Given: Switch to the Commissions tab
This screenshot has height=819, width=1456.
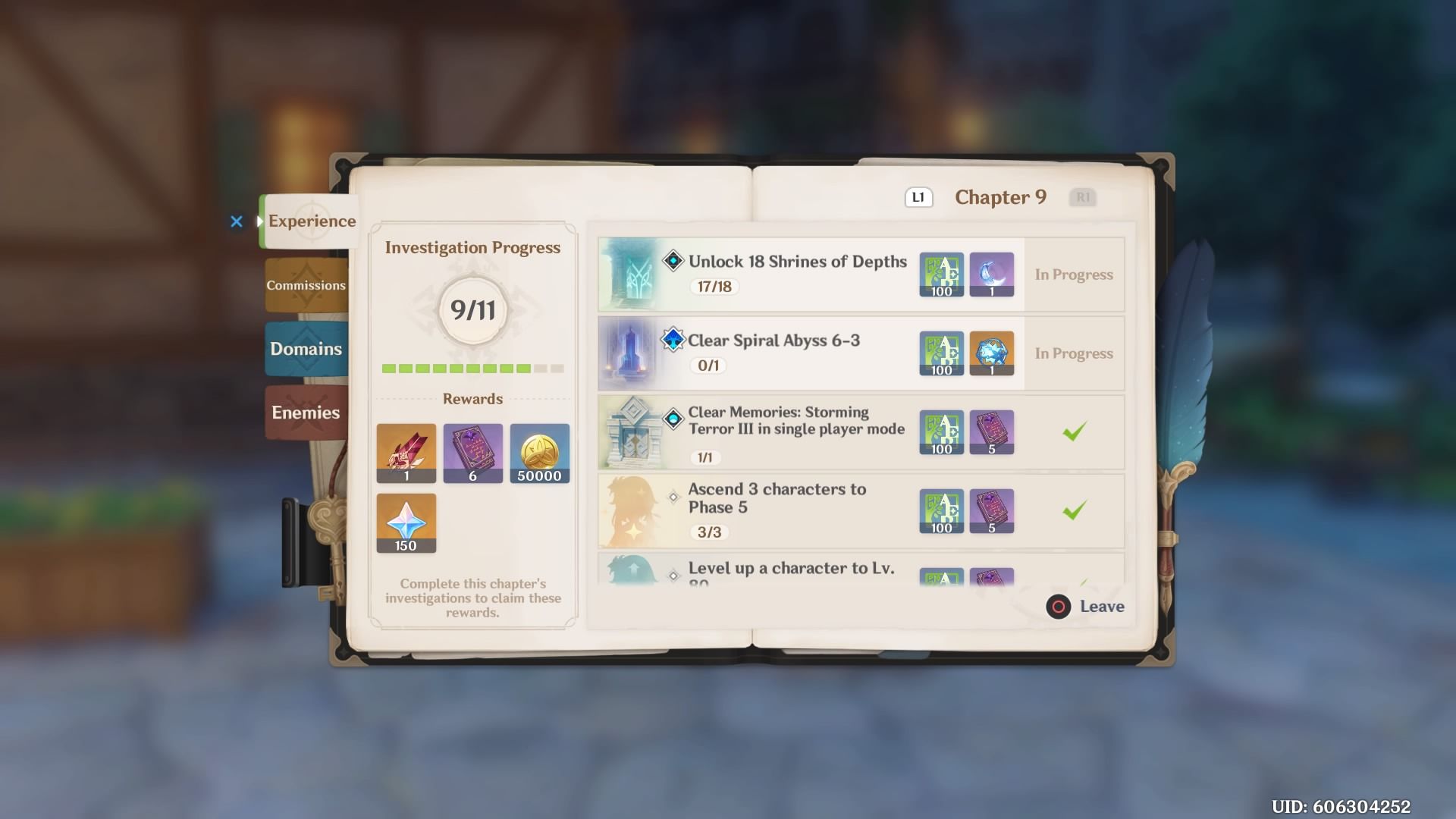Looking at the screenshot, I should point(305,285).
